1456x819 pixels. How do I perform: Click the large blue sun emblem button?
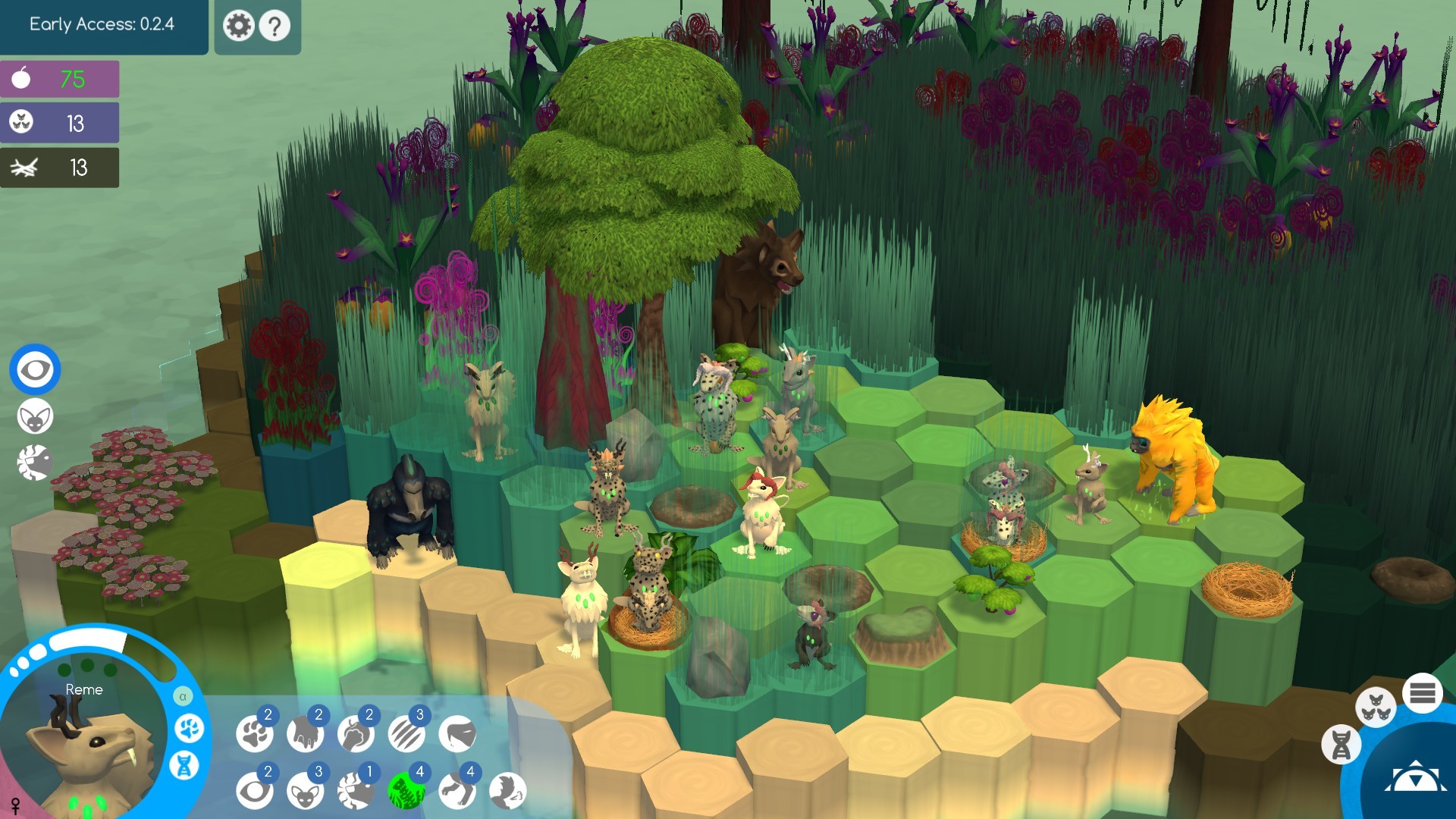pos(1415,778)
